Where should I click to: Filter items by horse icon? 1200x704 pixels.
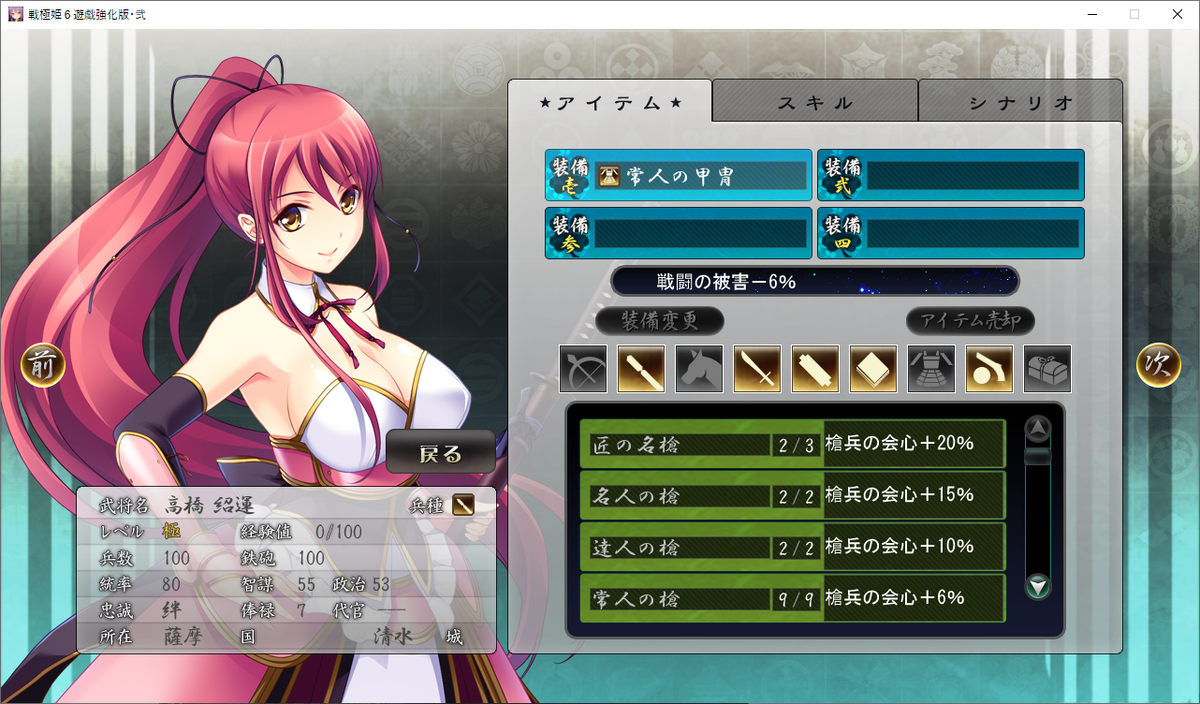click(700, 369)
